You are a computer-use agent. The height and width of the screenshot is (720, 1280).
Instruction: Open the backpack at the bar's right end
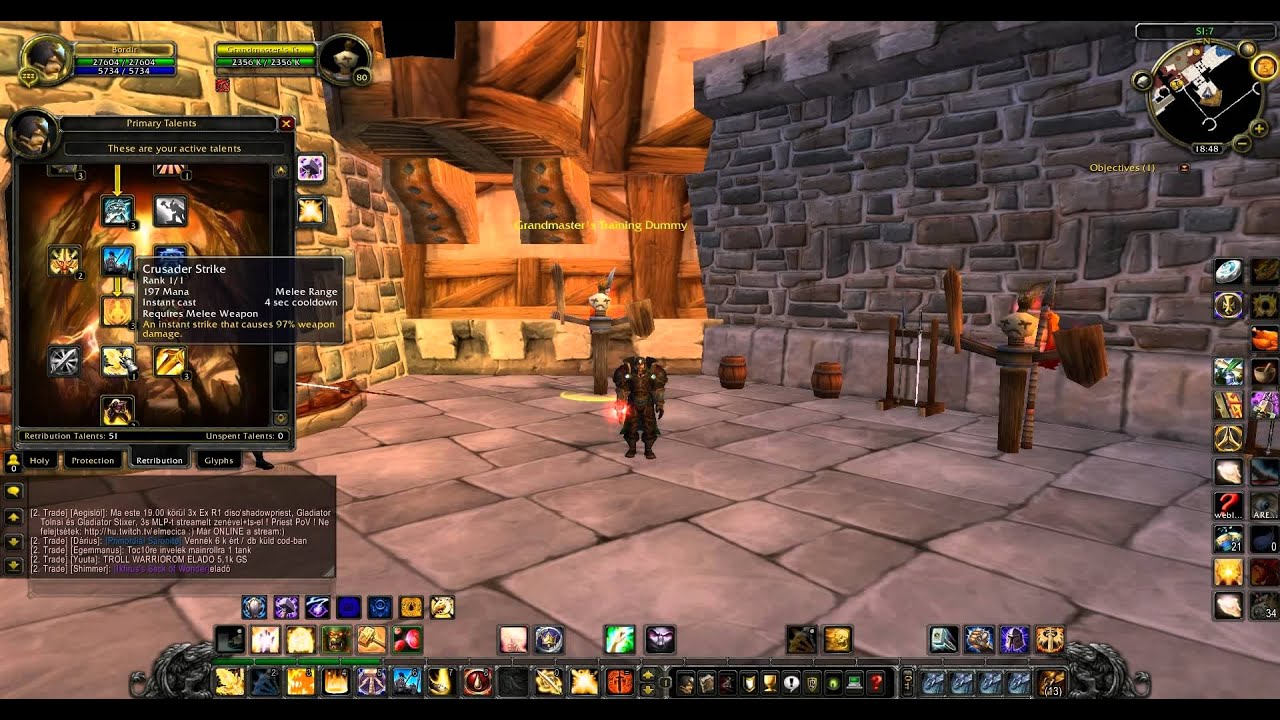click(x=1050, y=683)
